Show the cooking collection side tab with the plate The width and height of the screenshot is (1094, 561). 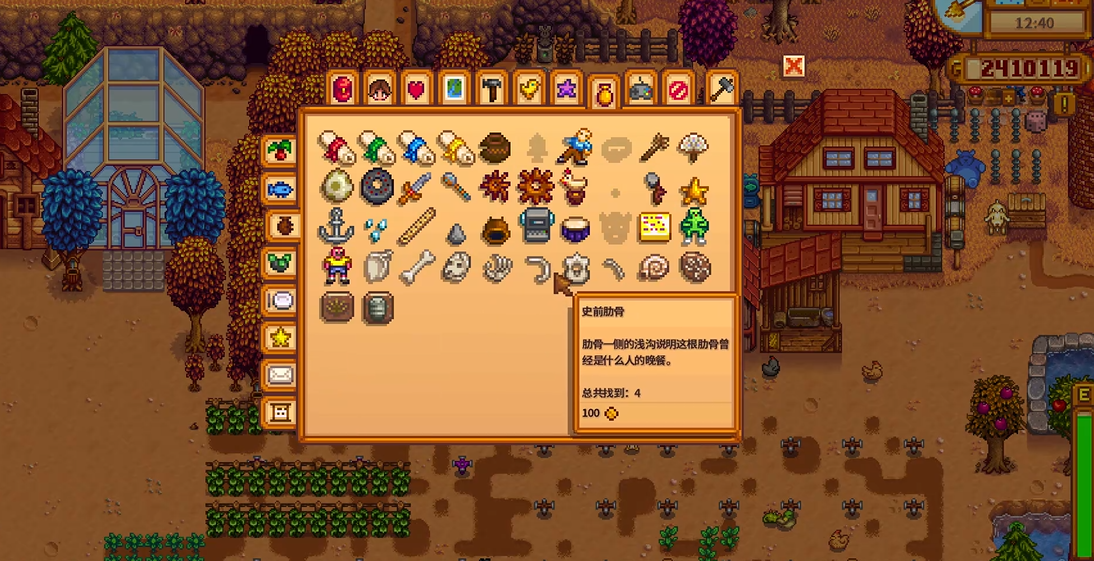point(279,301)
